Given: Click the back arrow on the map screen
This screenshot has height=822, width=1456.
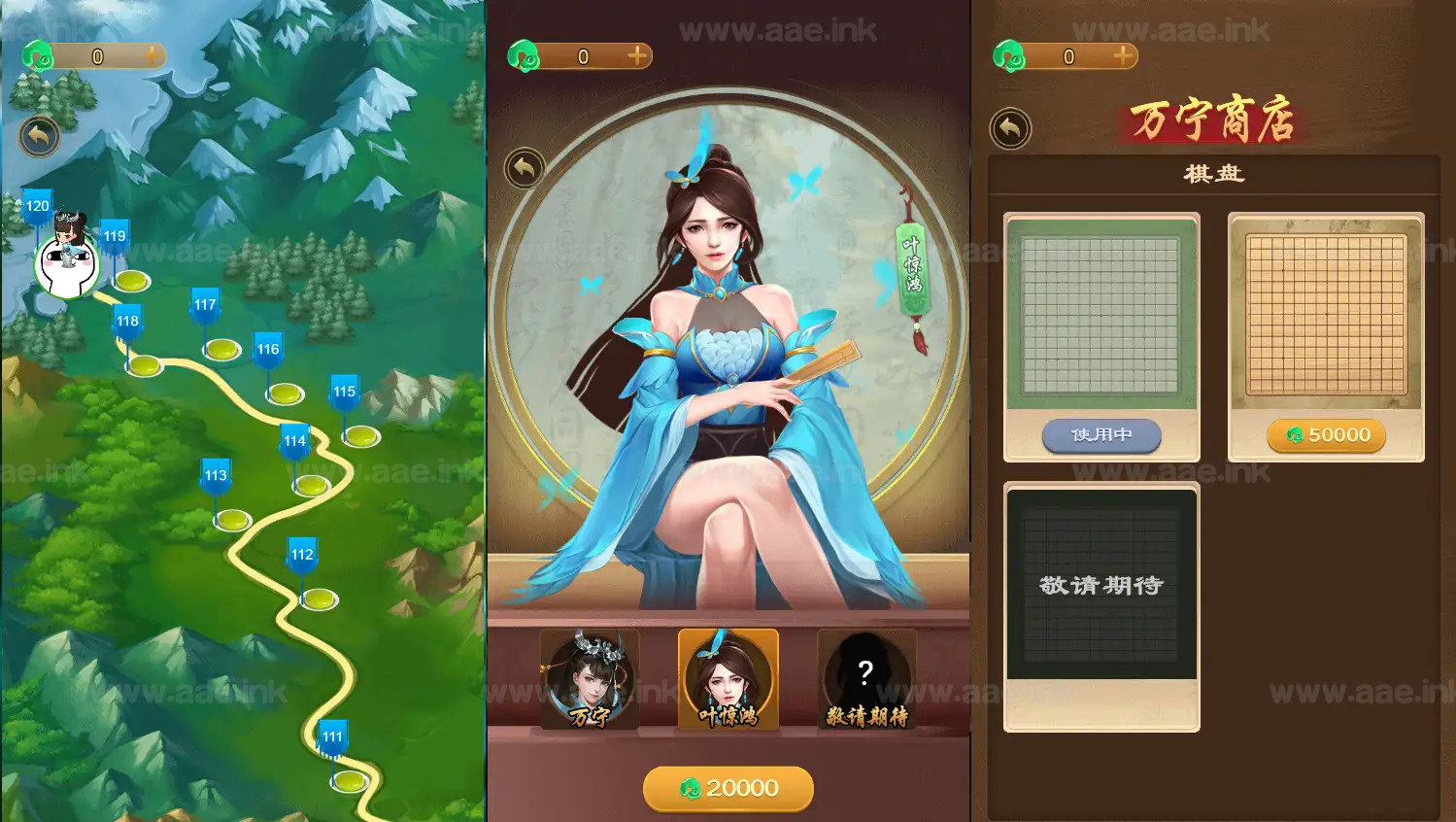Looking at the screenshot, I should click(x=39, y=136).
